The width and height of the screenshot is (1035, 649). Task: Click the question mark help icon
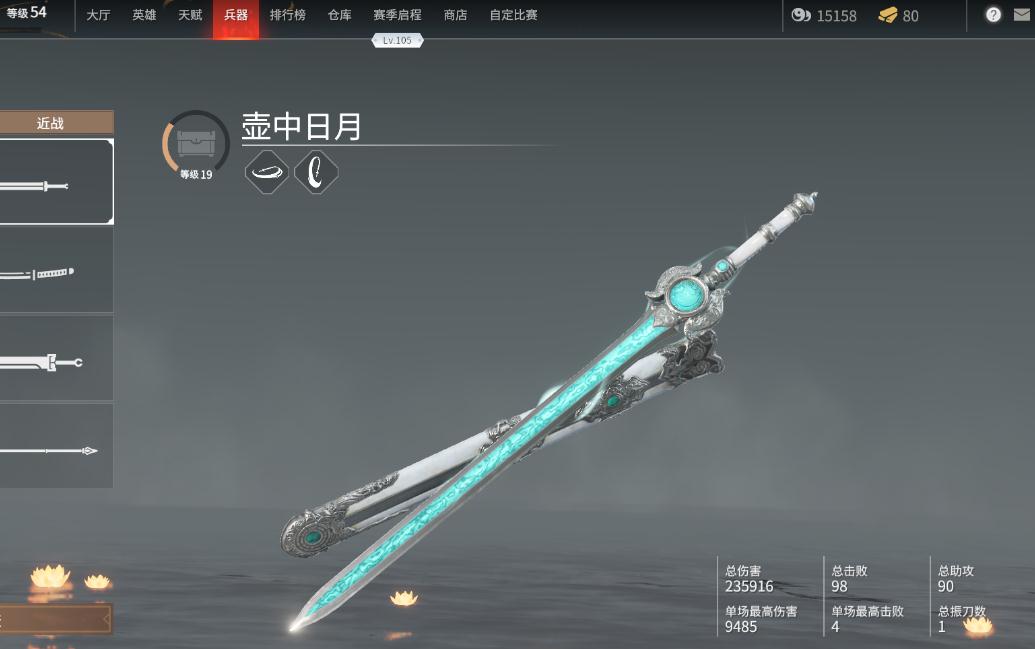(x=993, y=15)
